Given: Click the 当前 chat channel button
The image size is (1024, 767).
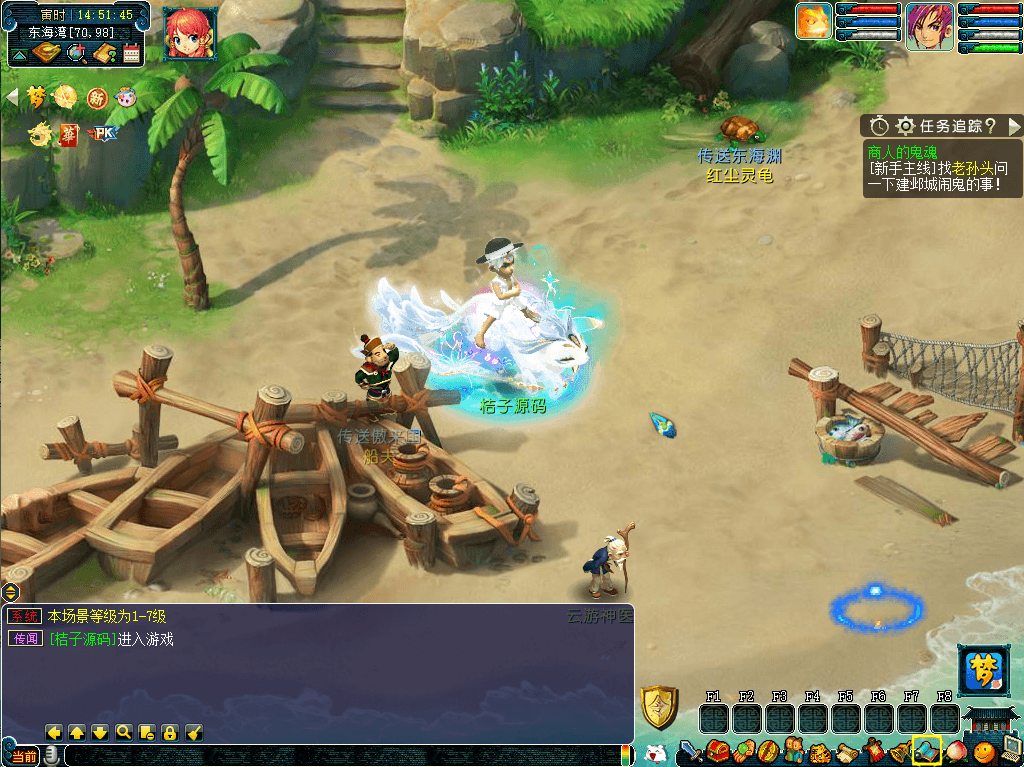Looking at the screenshot, I should coord(24,756).
